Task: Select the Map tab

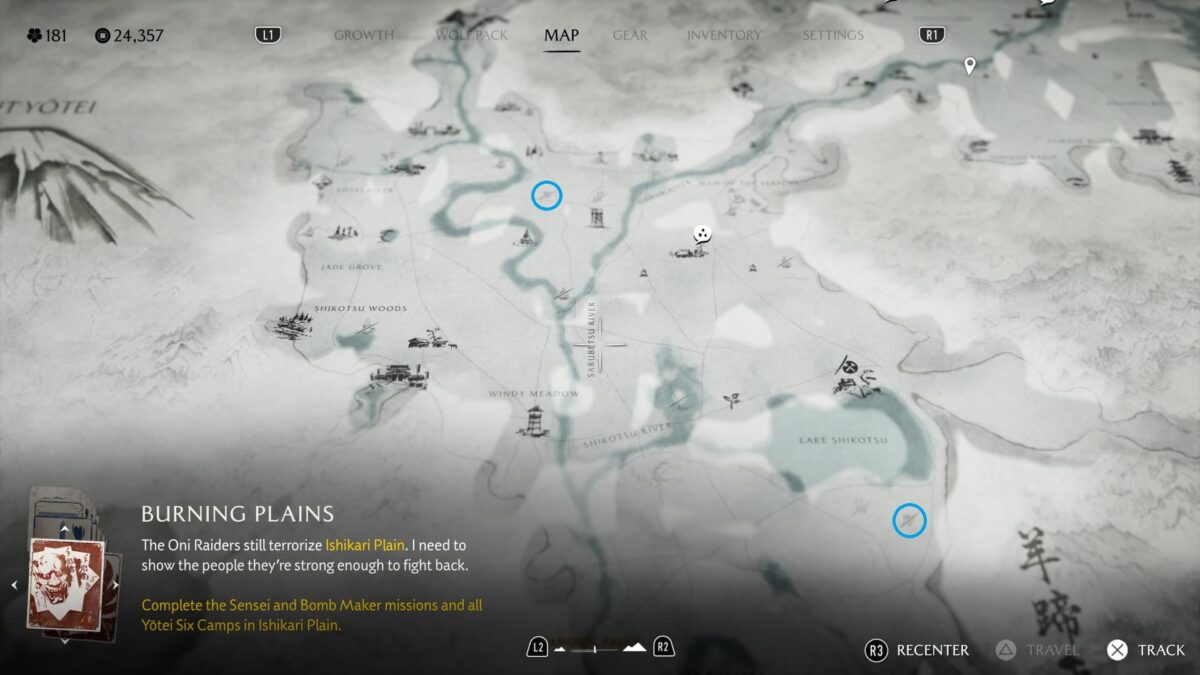Action: pos(561,35)
